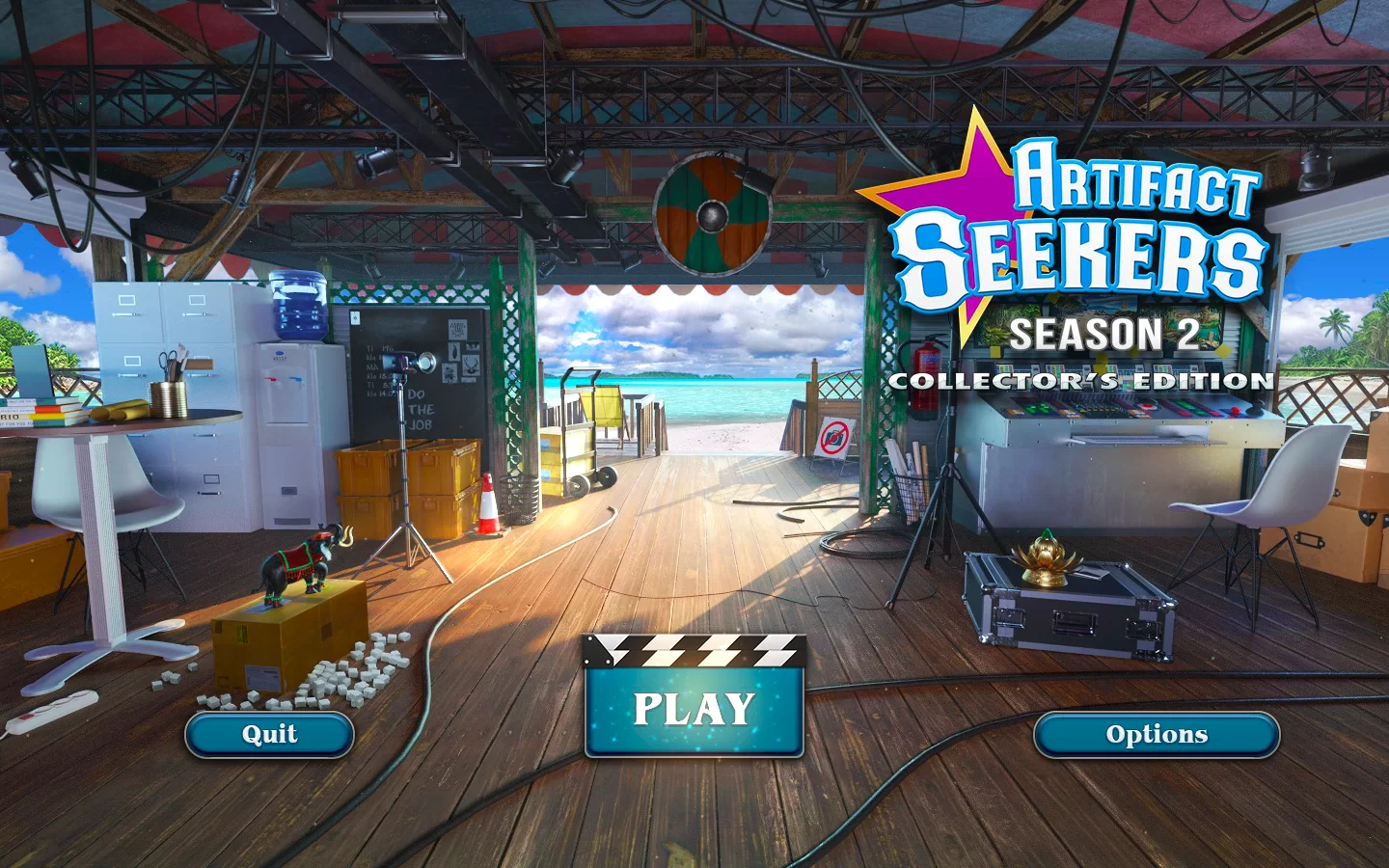
Task: Start the game with the PLAY clapperboard
Action: click(x=694, y=709)
